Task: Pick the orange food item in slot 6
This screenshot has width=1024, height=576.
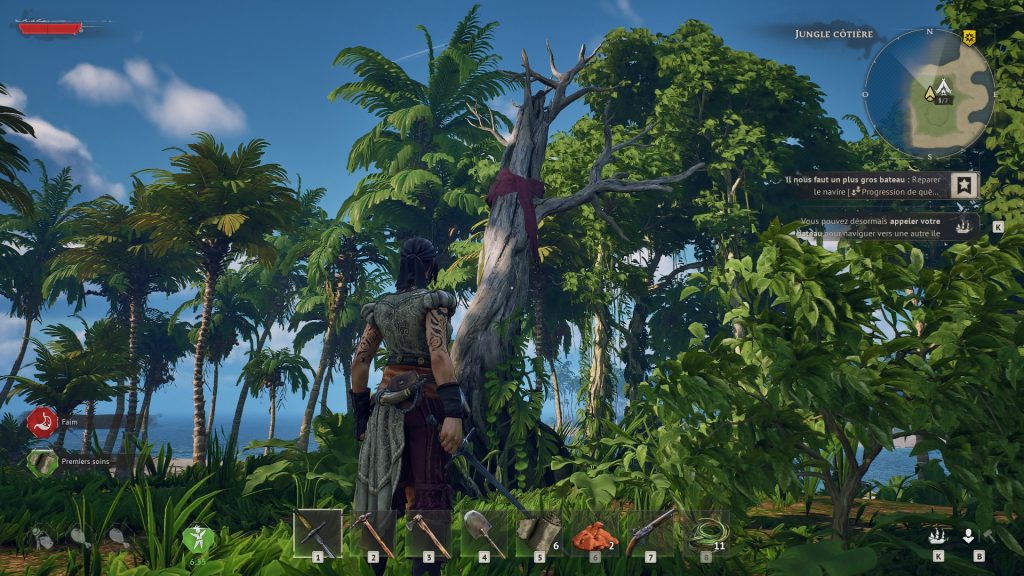Action: (595, 534)
